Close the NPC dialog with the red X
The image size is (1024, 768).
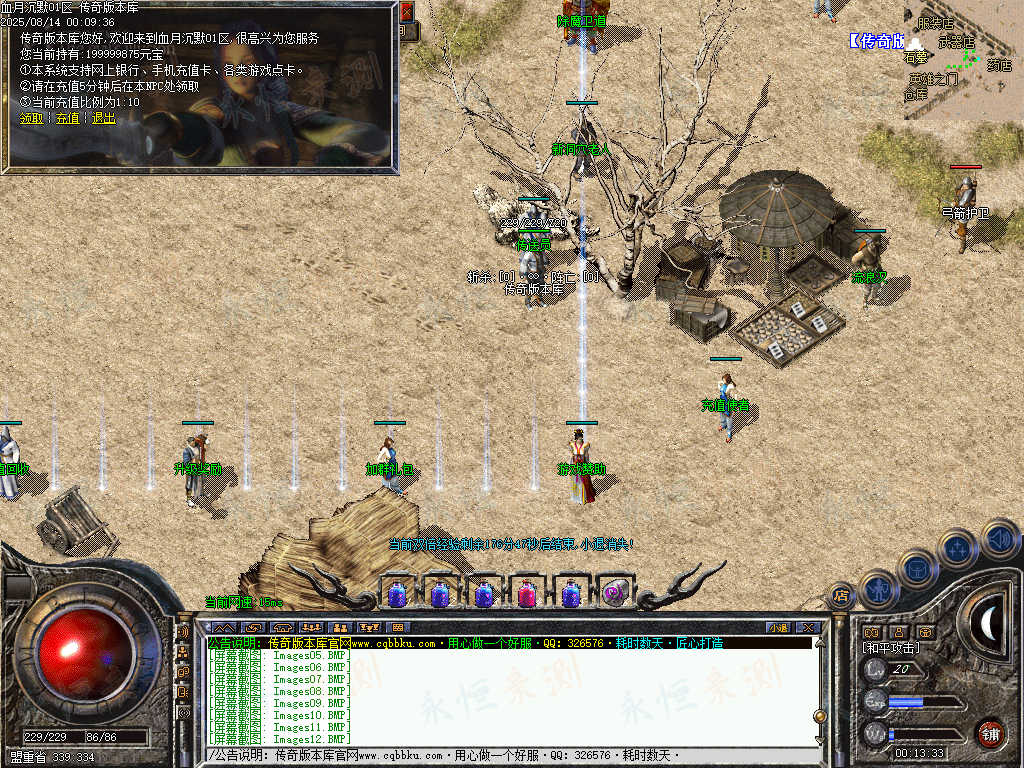click(406, 12)
